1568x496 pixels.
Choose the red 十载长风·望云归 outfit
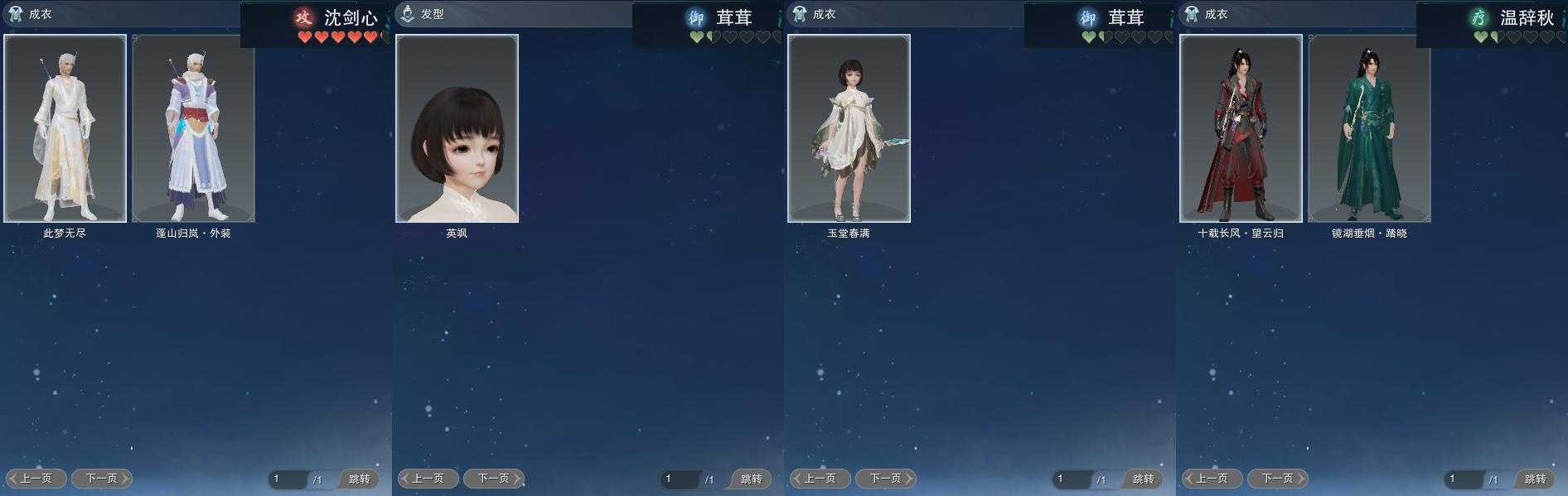[1241, 128]
